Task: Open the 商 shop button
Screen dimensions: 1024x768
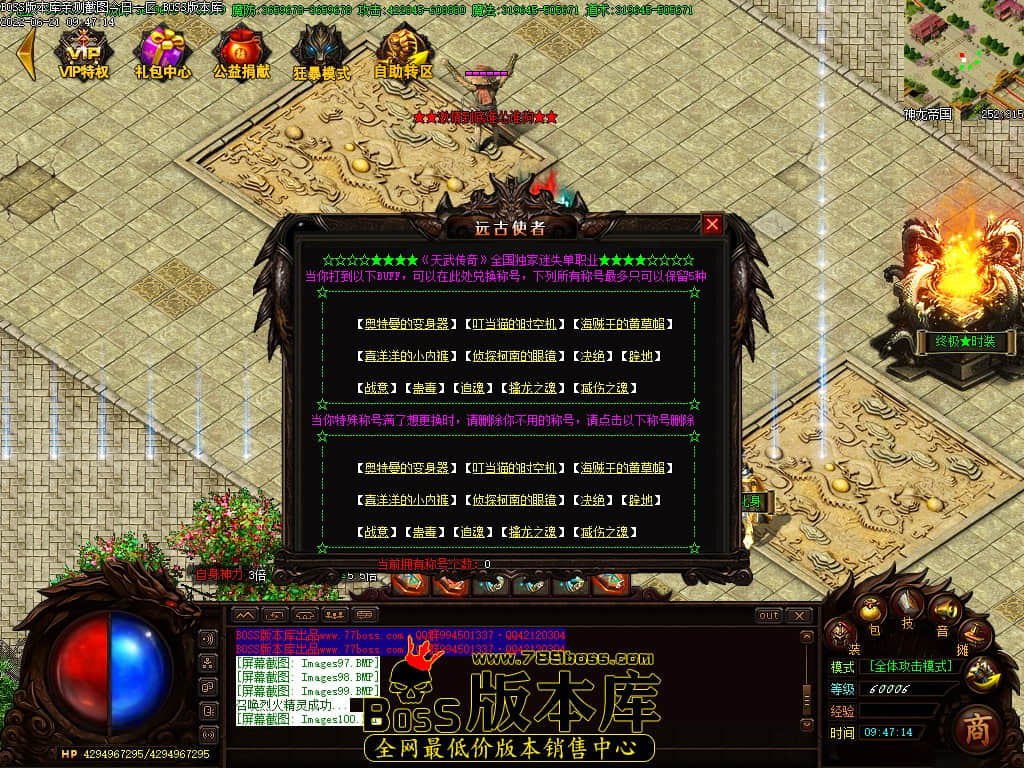Action: [x=977, y=729]
